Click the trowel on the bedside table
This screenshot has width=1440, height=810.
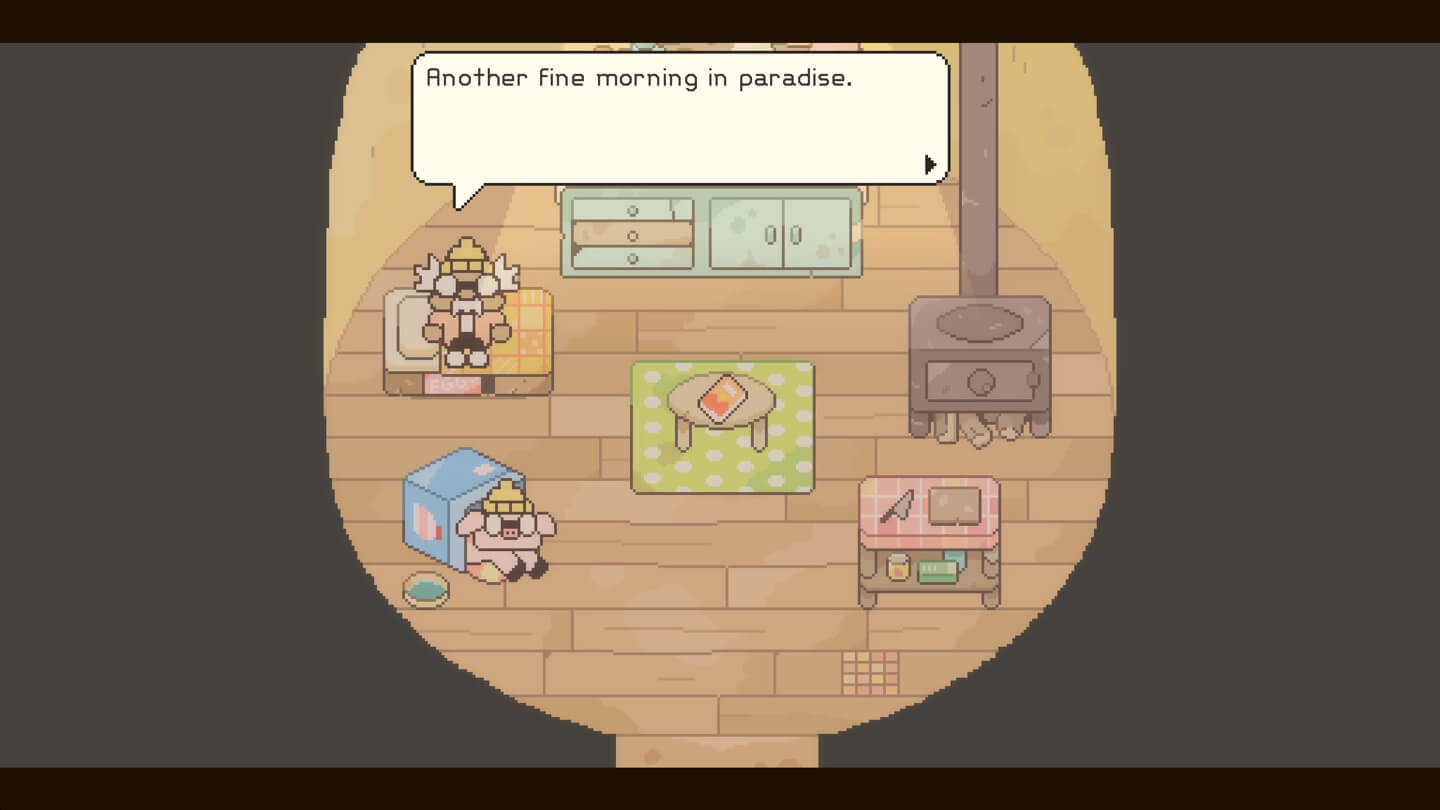pyautogui.click(x=897, y=505)
